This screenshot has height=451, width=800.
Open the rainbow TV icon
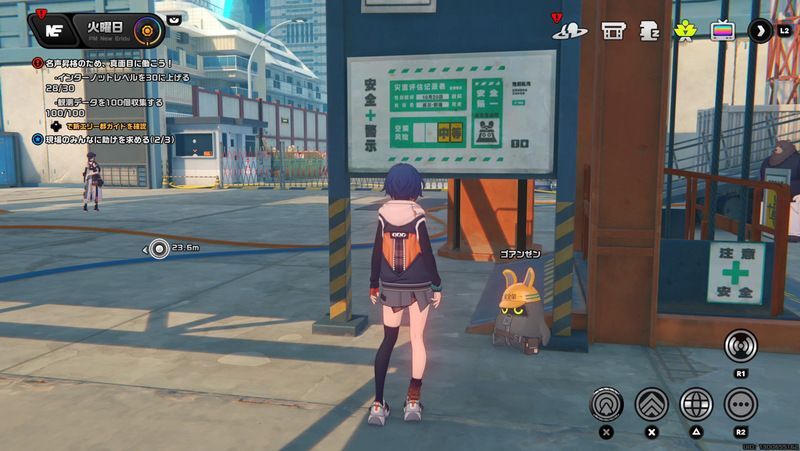point(721,30)
